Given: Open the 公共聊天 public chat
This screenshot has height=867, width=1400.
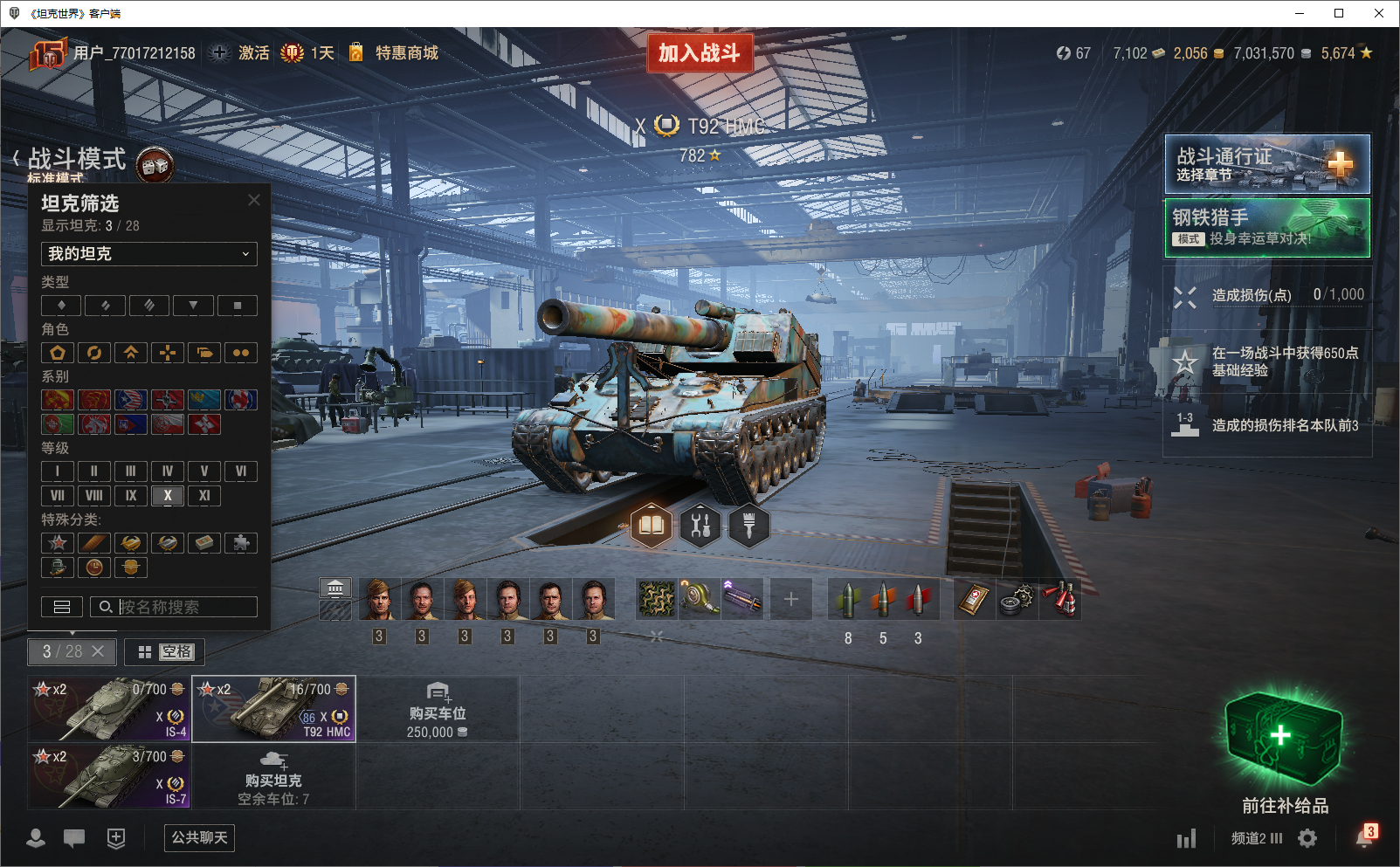Looking at the screenshot, I should tap(199, 838).
